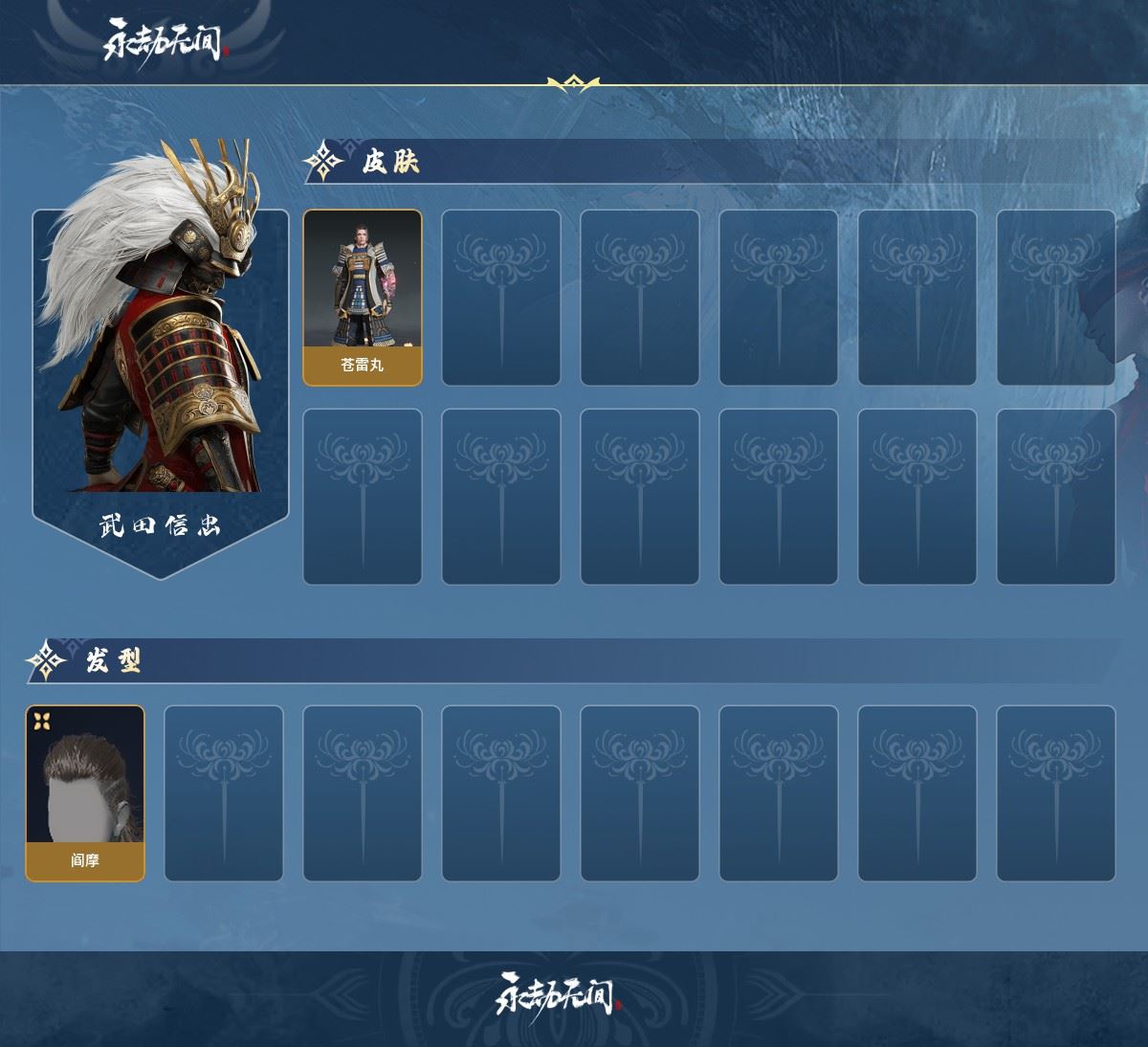The height and width of the screenshot is (1047, 1148).
Task: Select the 苍雷丸 skin card
Action: point(363,298)
